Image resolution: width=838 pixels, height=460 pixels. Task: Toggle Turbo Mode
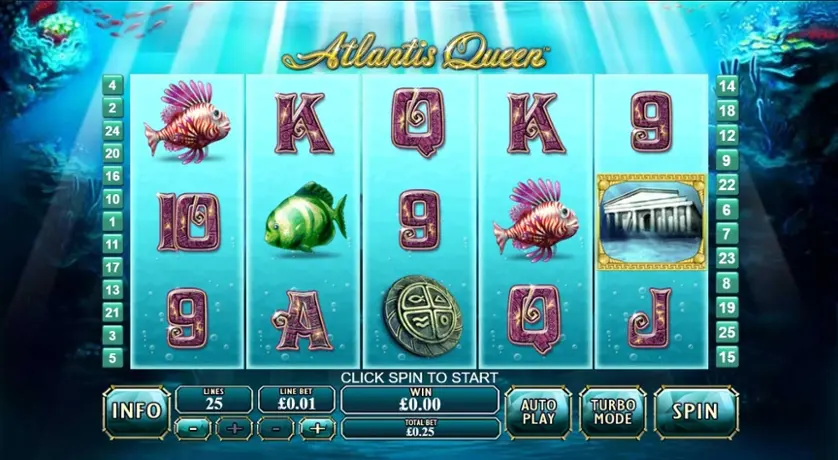pyautogui.click(x=612, y=411)
